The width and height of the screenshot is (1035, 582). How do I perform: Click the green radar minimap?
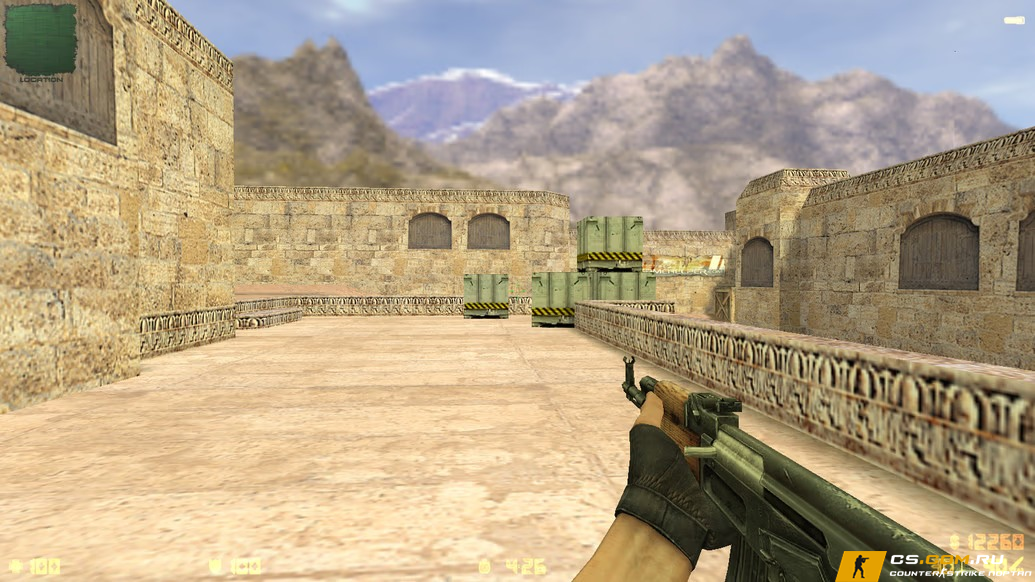coord(40,39)
